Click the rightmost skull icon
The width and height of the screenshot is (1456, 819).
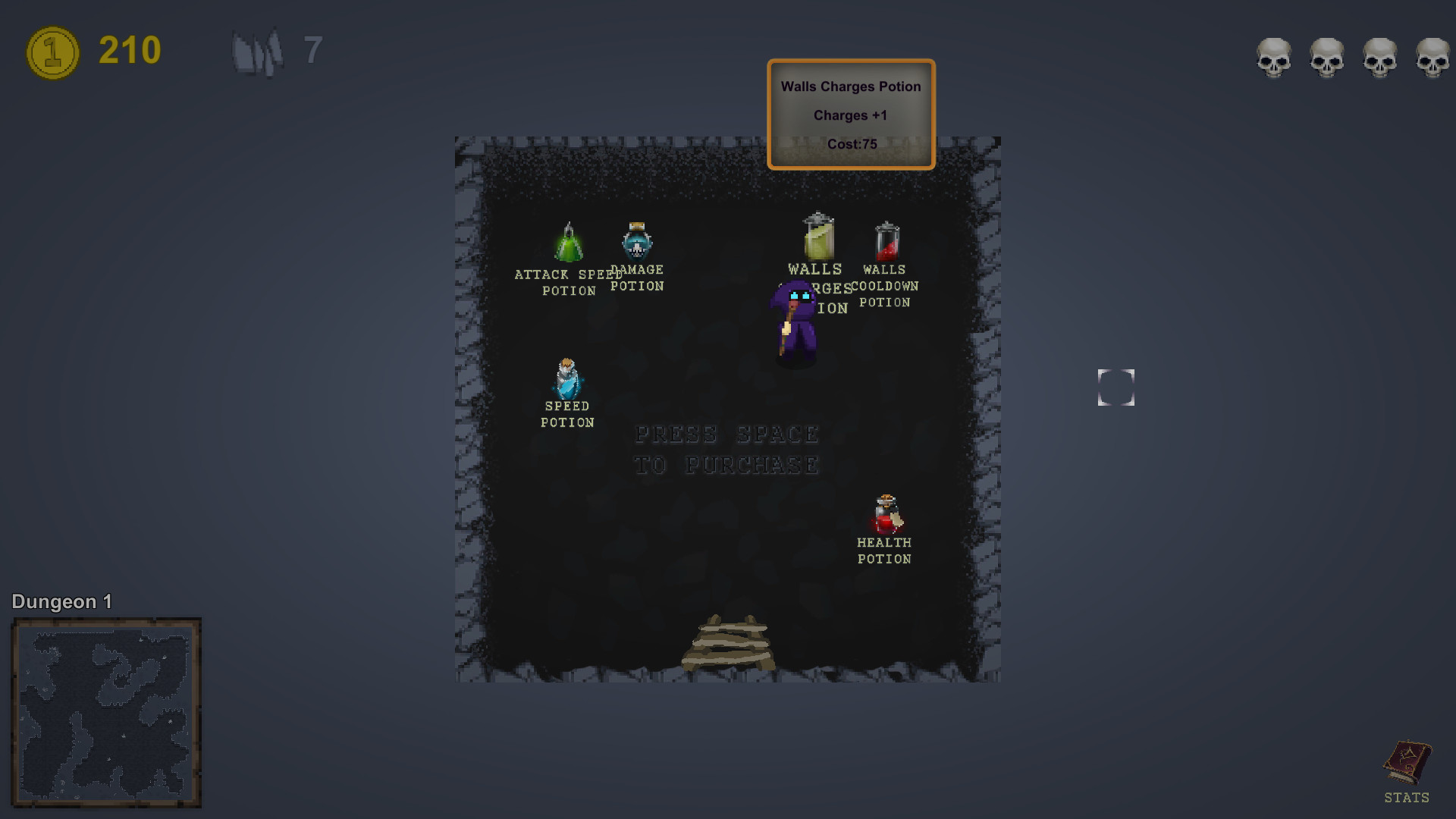point(1433,58)
